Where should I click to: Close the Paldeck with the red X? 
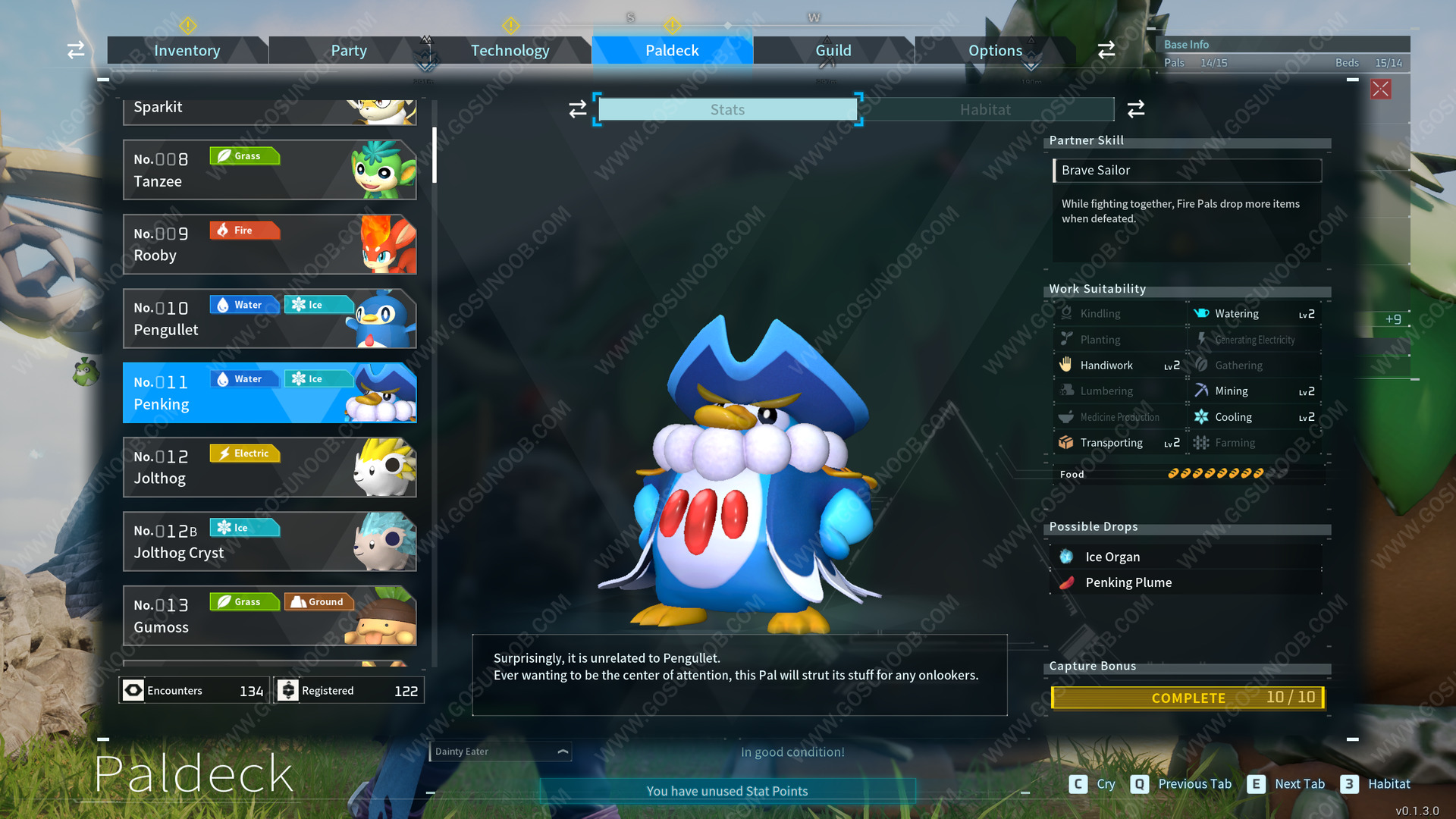pyautogui.click(x=1380, y=89)
